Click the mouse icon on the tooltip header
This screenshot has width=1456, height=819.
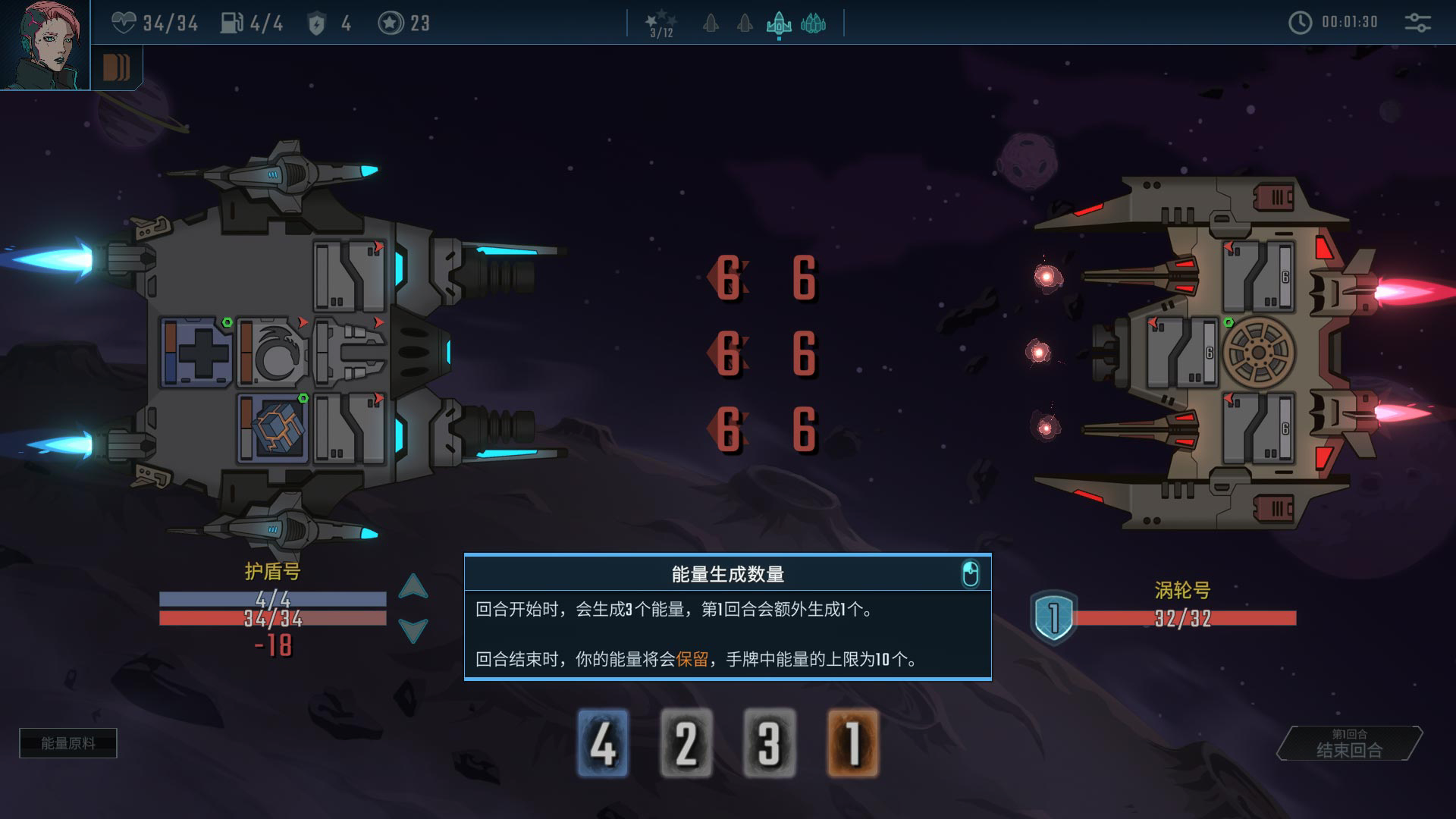coord(970,574)
